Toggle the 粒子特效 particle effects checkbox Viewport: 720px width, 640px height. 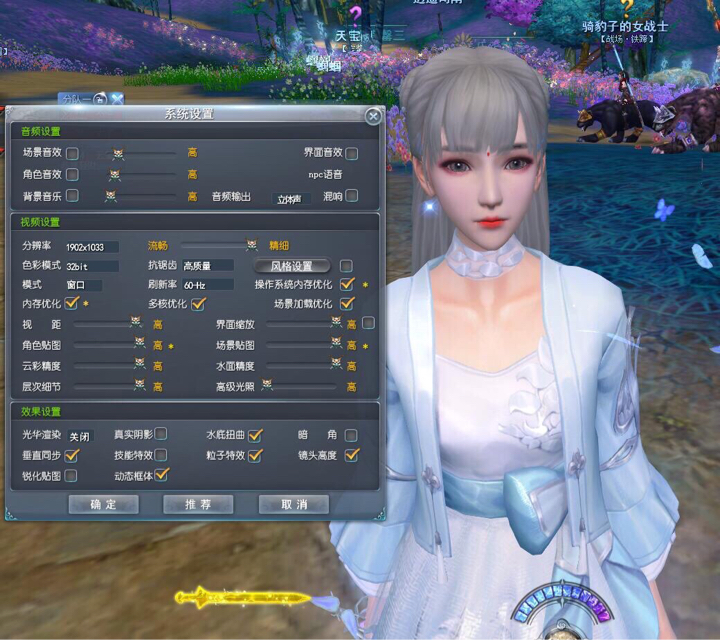coord(255,455)
